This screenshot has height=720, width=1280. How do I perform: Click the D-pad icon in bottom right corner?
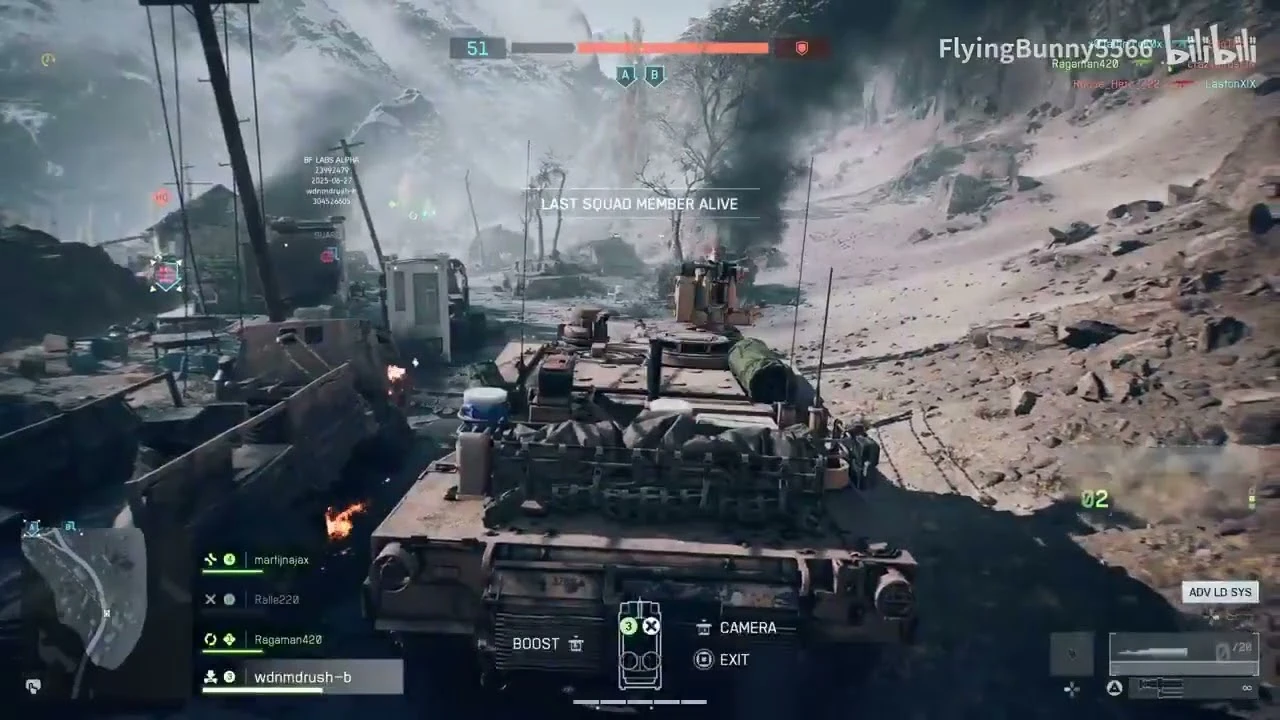1072,689
